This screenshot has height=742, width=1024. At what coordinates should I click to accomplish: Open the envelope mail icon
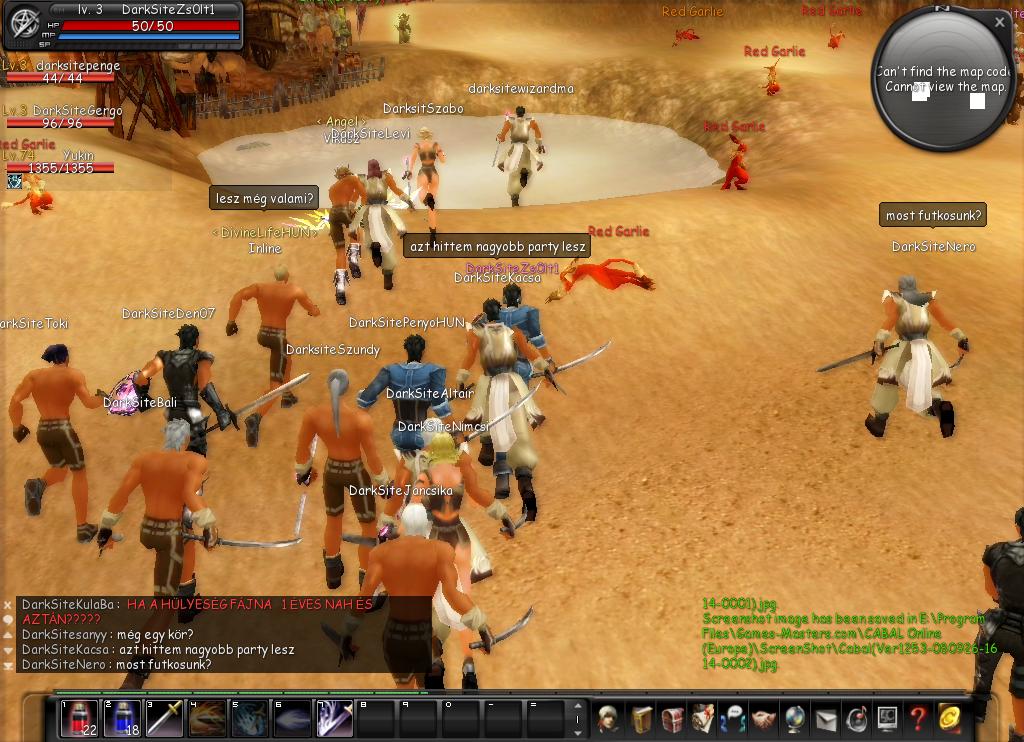826,718
